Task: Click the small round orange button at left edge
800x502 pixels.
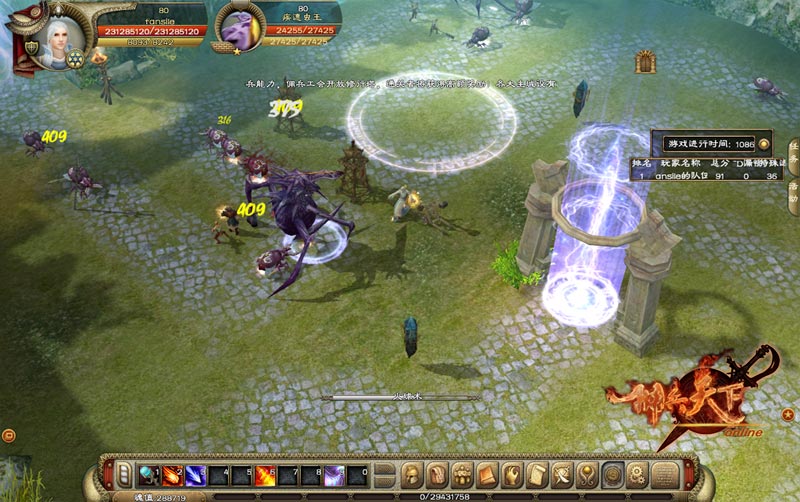Action: (8, 435)
